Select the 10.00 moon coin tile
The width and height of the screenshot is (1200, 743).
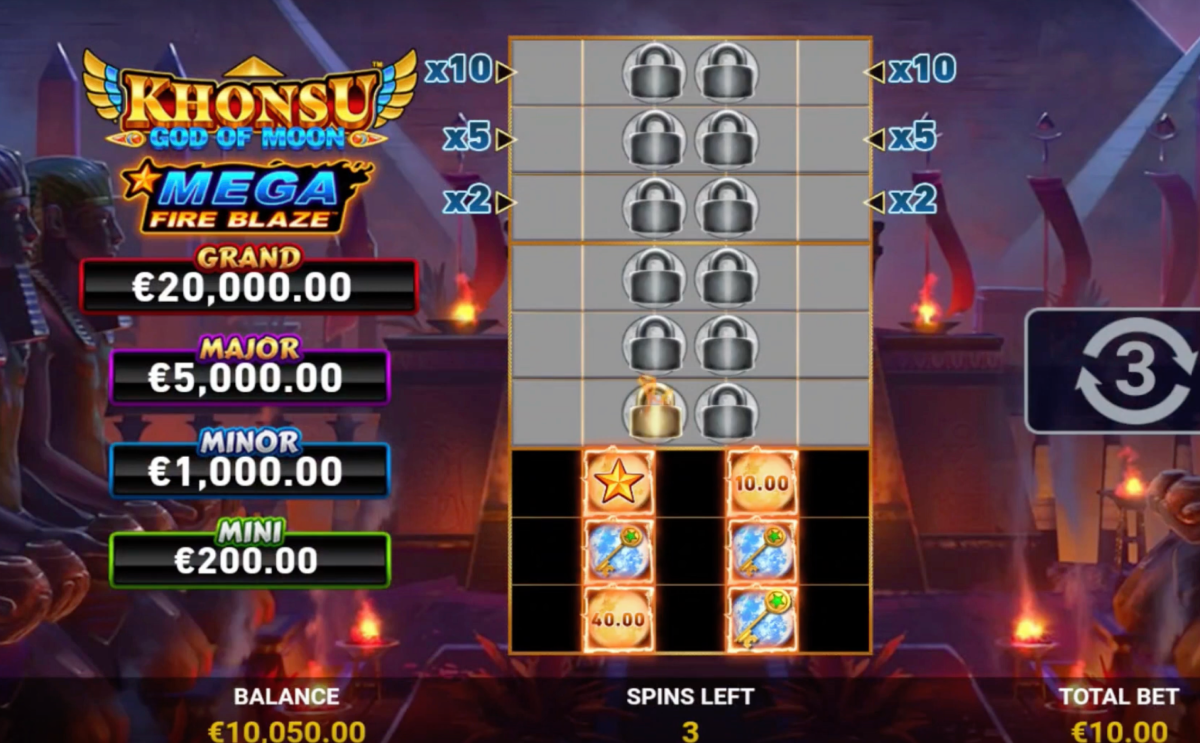tap(762, 483)
